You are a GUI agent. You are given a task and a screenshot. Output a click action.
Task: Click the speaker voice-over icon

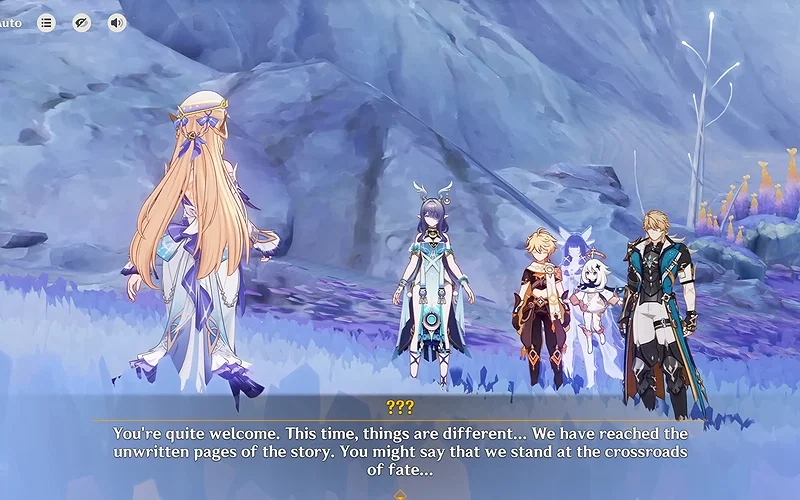point(117,22)
